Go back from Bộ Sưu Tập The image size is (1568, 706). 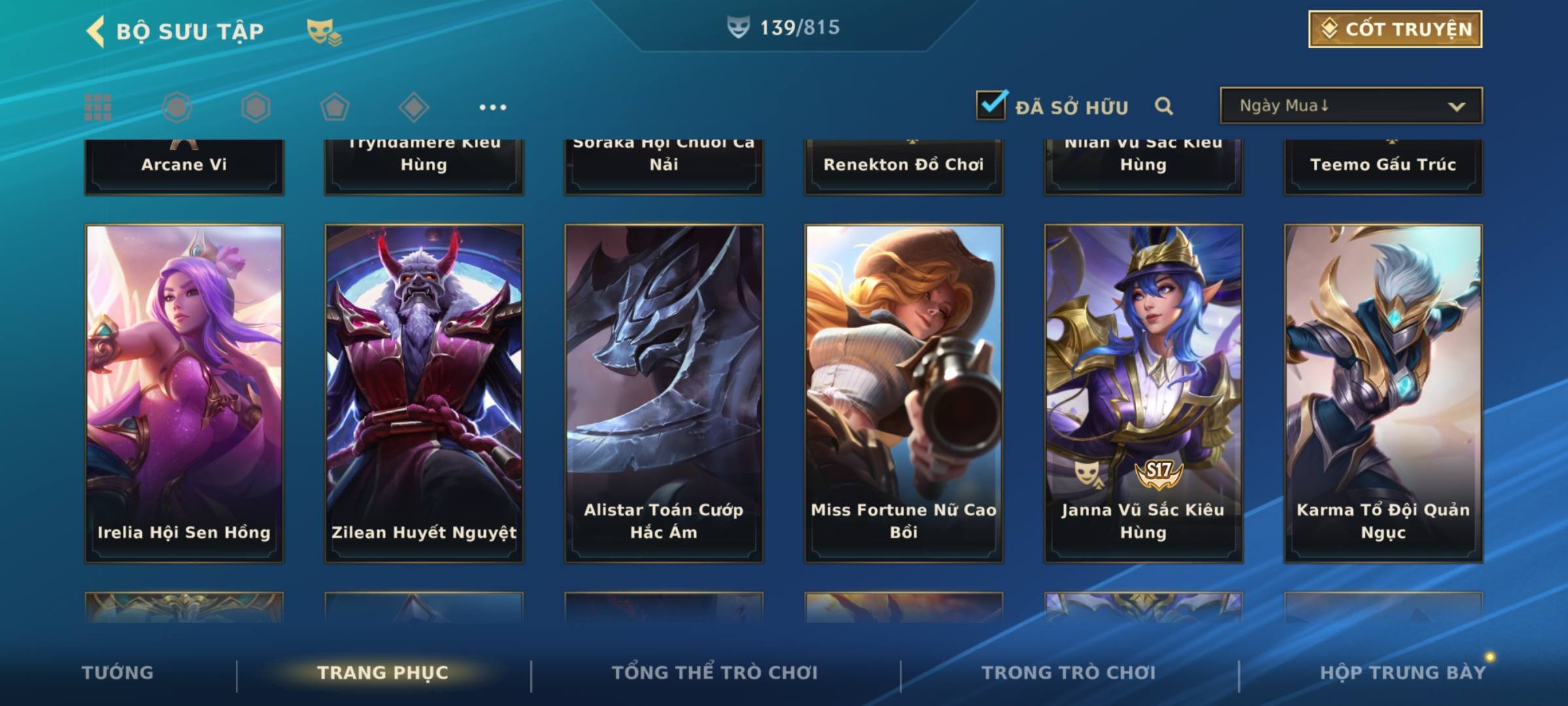96,31
